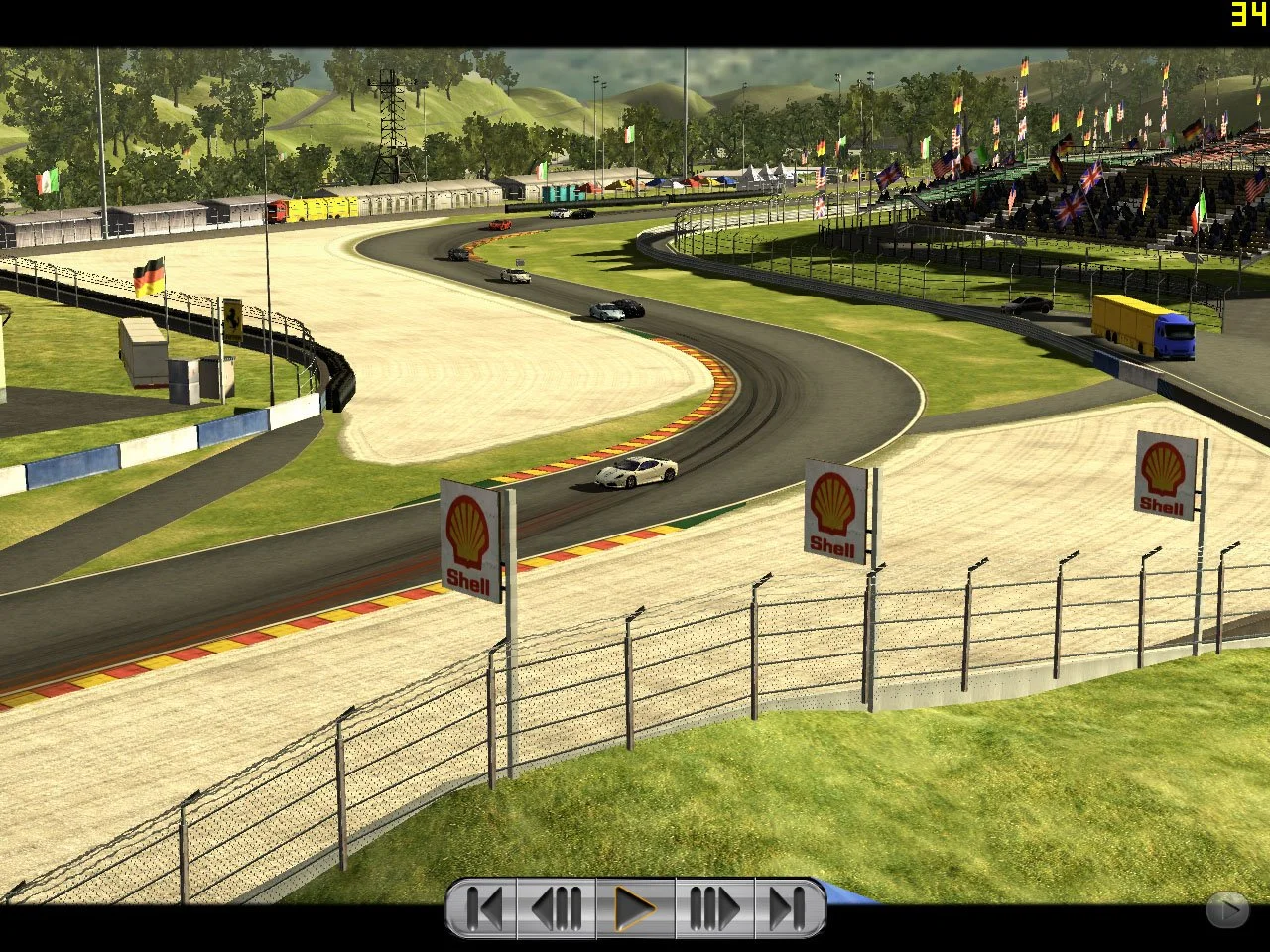
Task: Jump to the end of the replay
Action: 789,905
